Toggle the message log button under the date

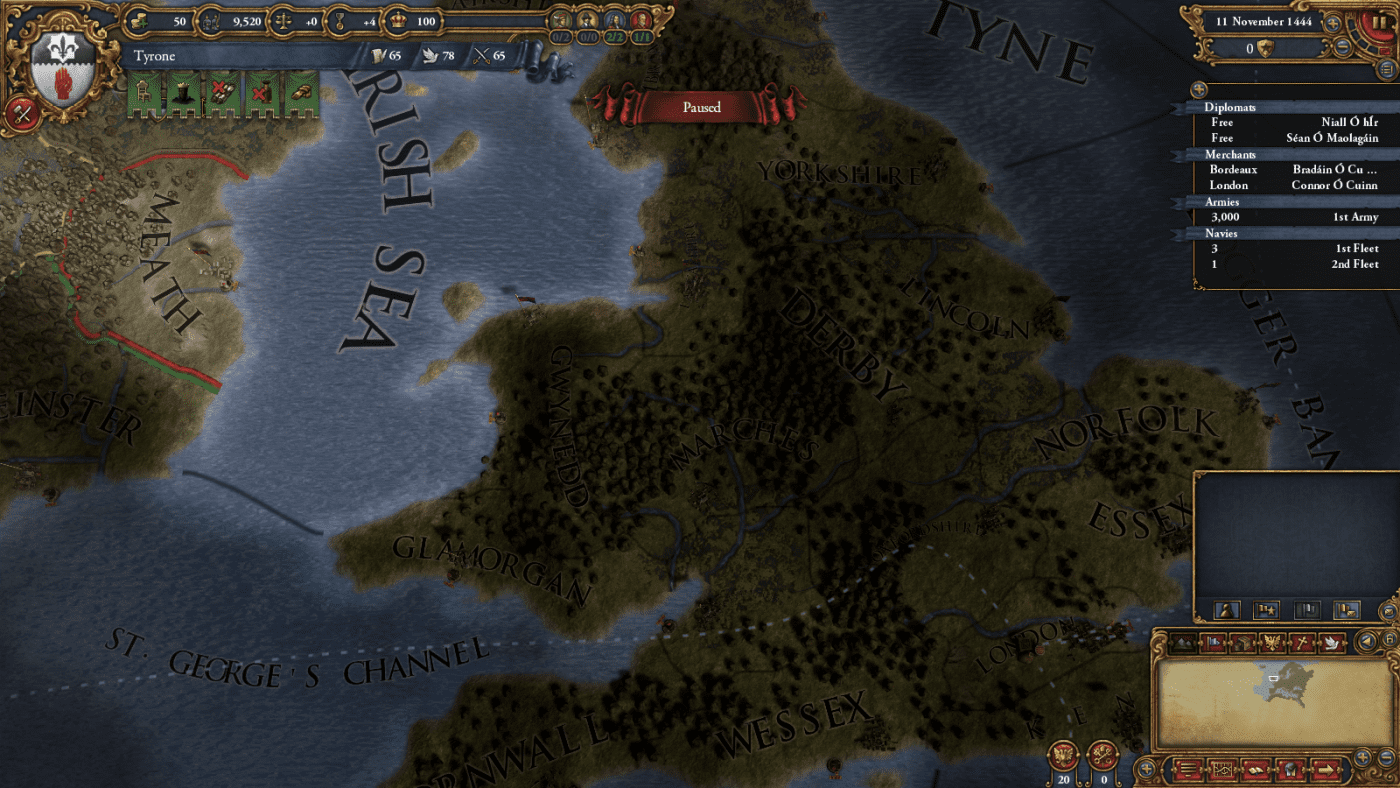pos(1386,69)
